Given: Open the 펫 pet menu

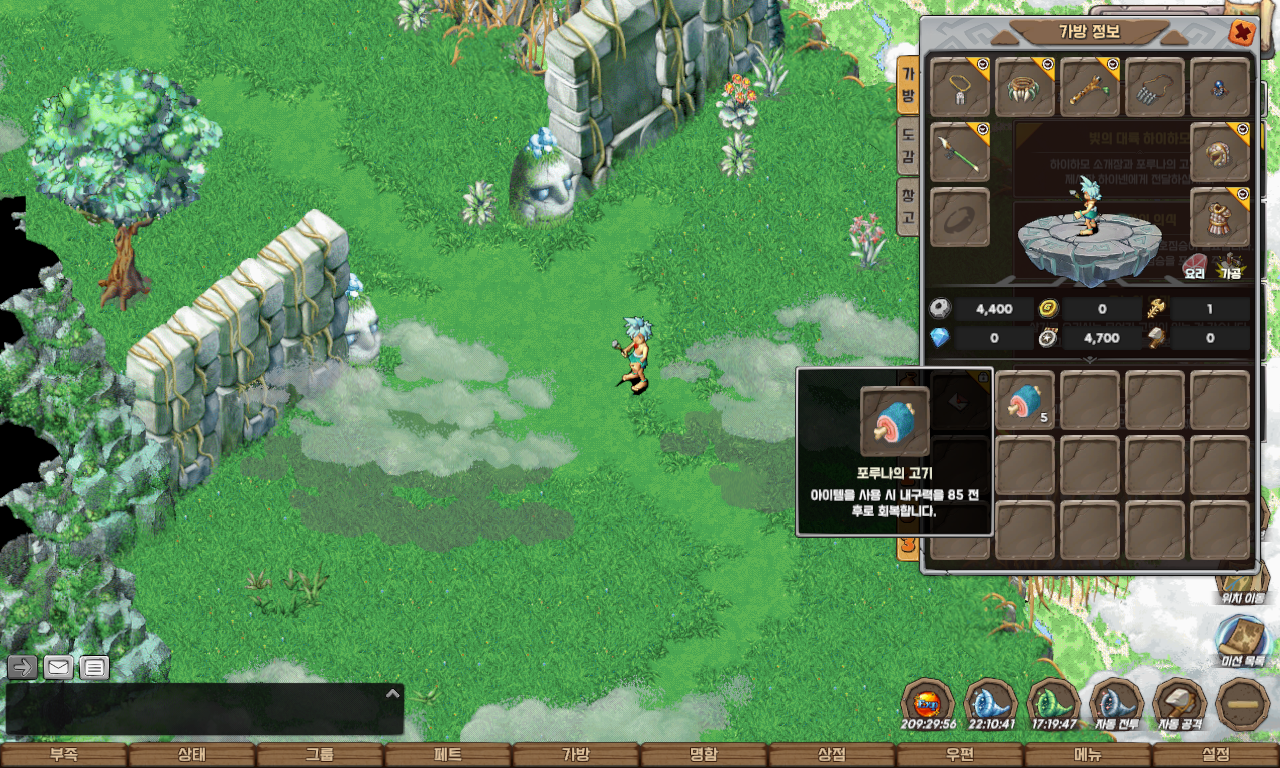Looking at the screenshot, I should point(448,755).
